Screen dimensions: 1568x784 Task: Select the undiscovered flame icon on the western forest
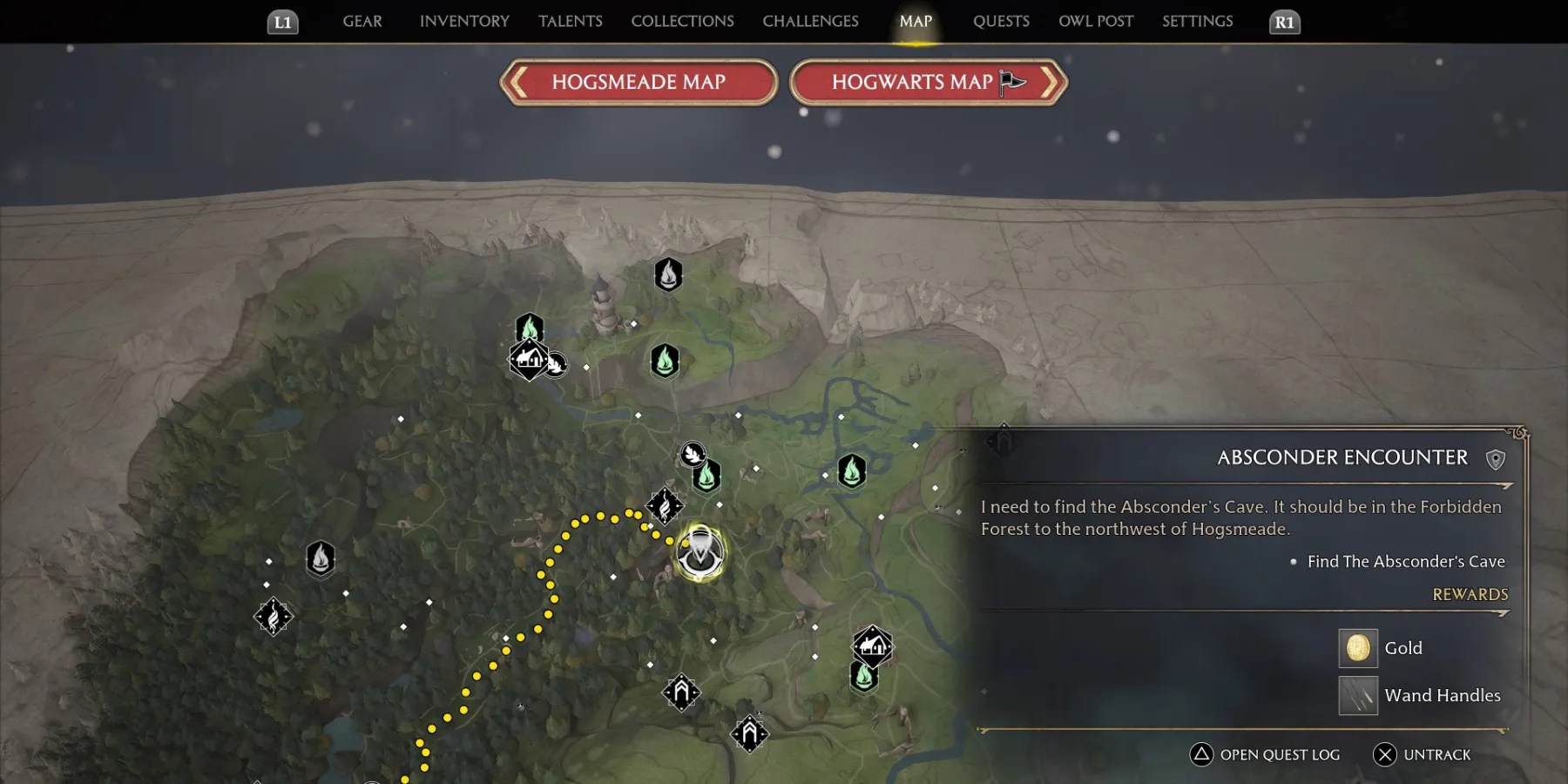[x=321, y=558]
